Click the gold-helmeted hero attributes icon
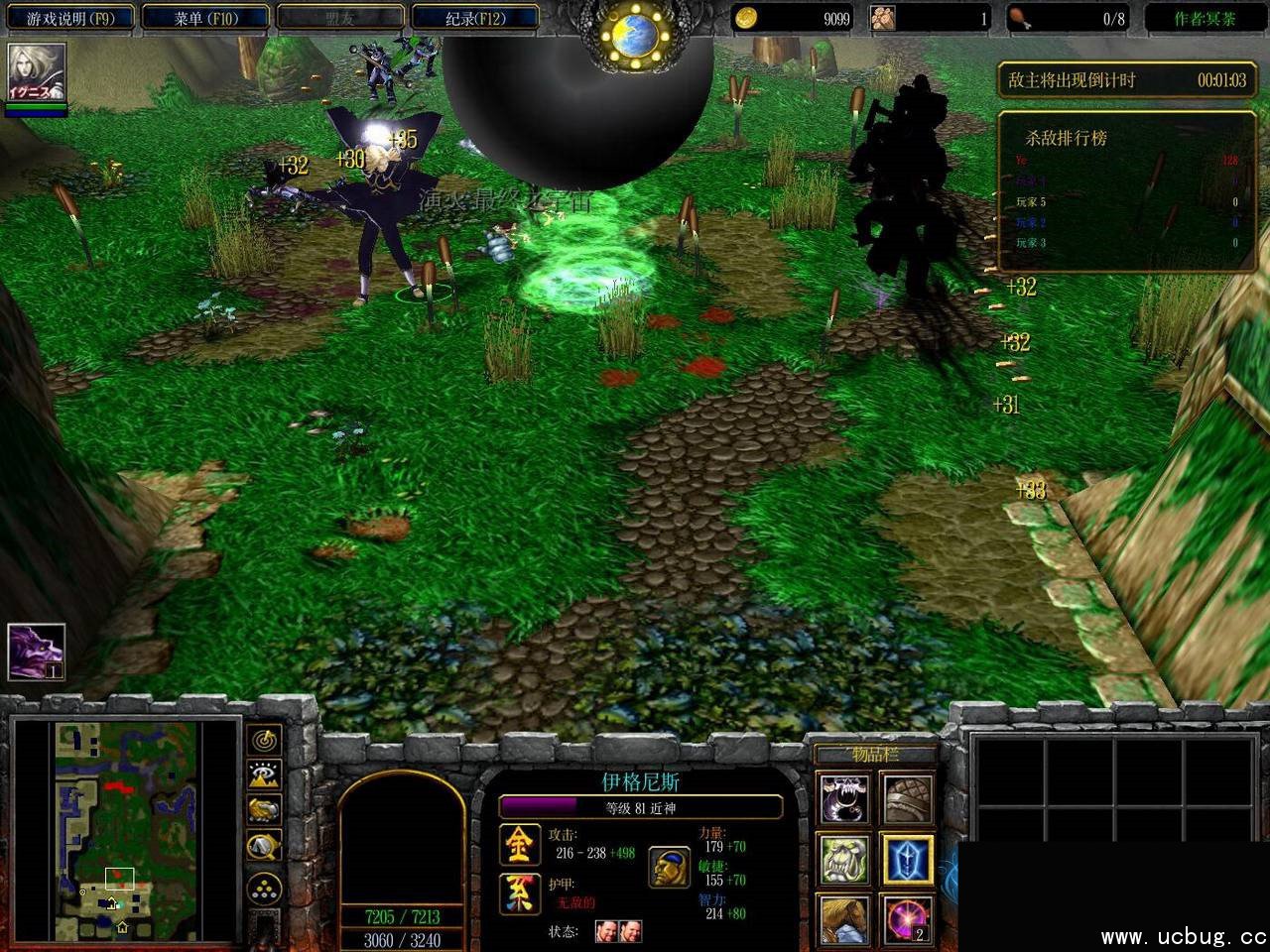 (670, 868)
